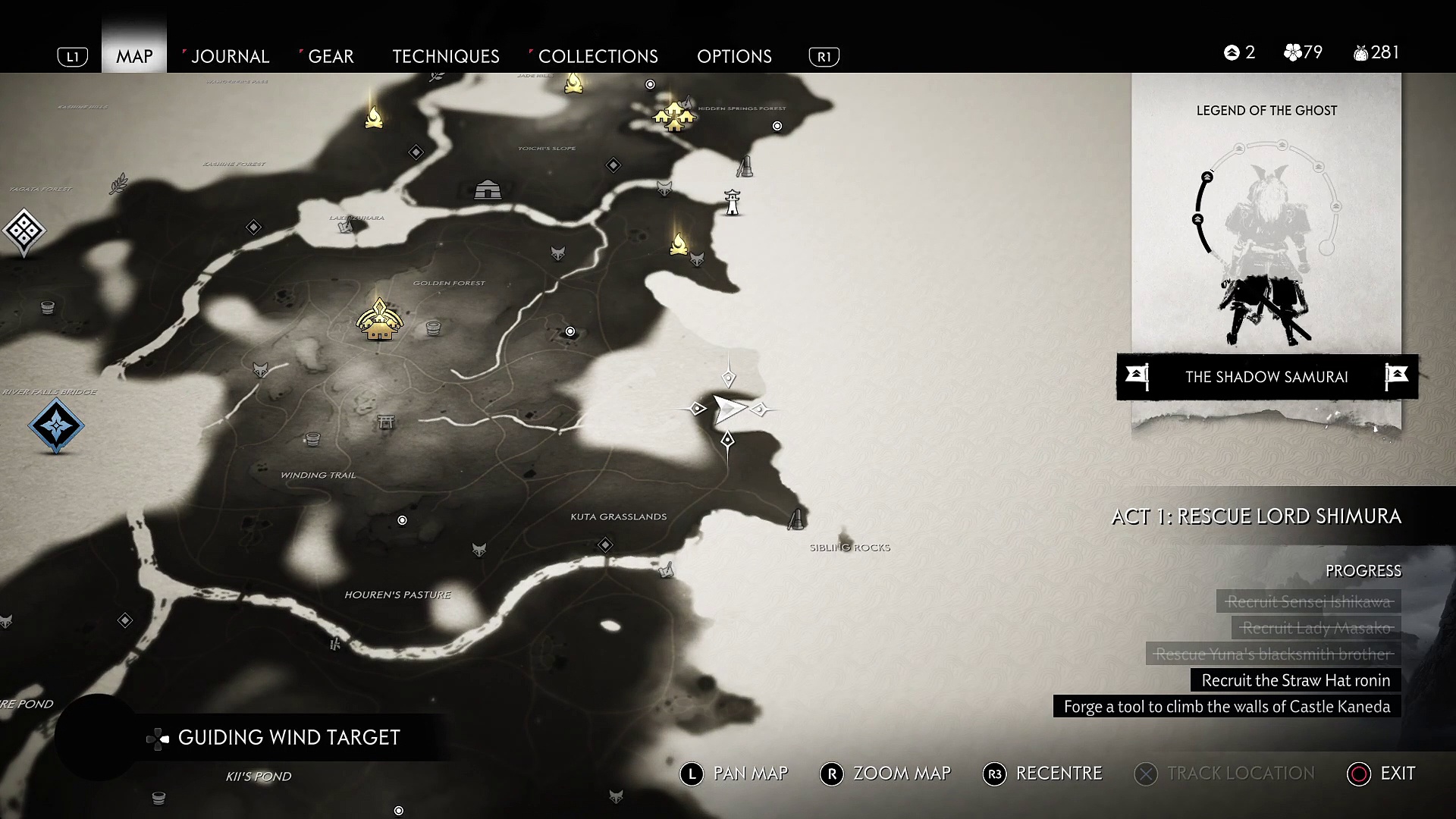The image size is (1456, 819).
Task: Select the Recruit the Straw Hat ronin objective
Action: (x=1295, y=680)
